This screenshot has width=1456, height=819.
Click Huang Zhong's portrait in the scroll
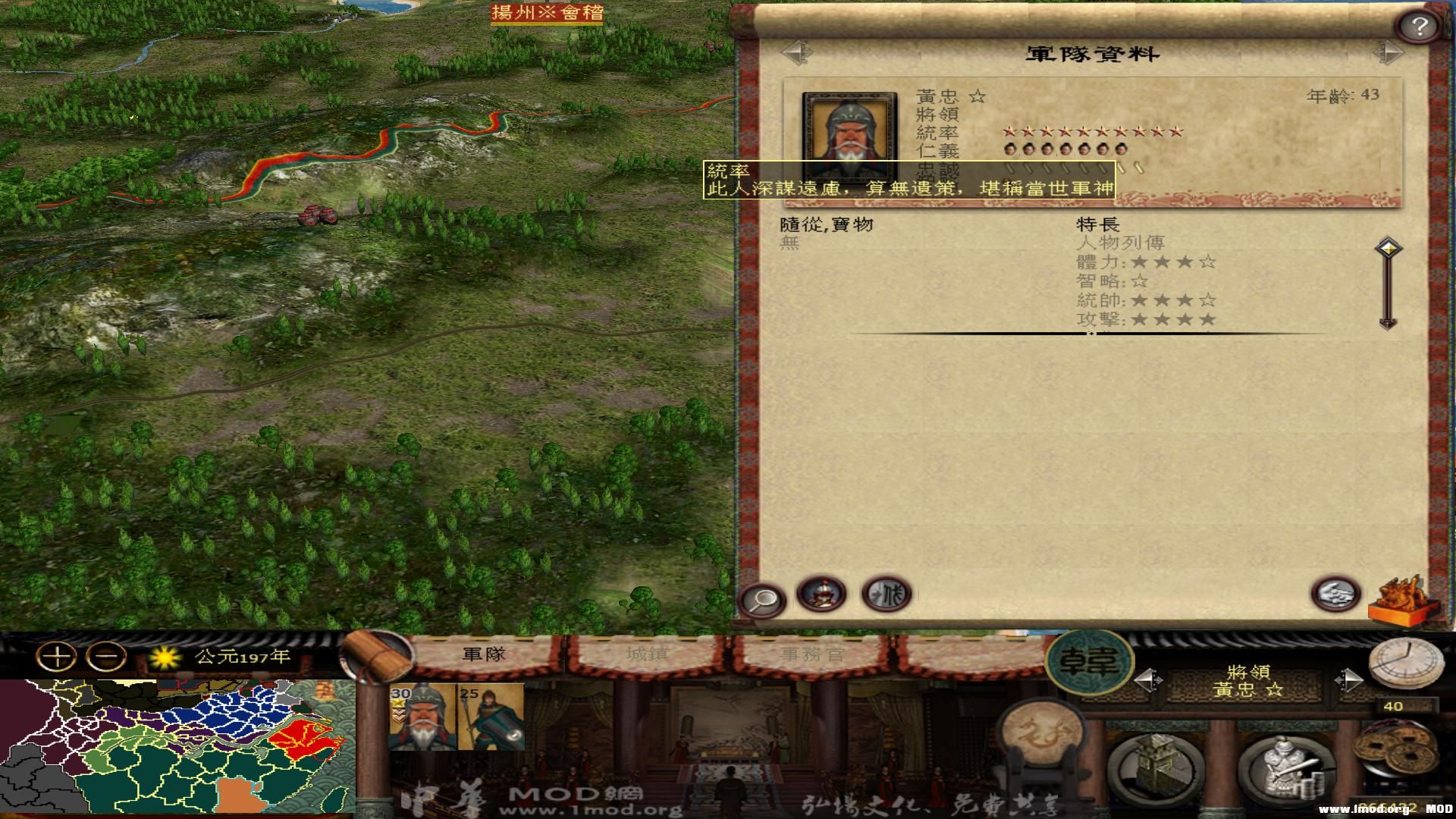click(849, 135)
